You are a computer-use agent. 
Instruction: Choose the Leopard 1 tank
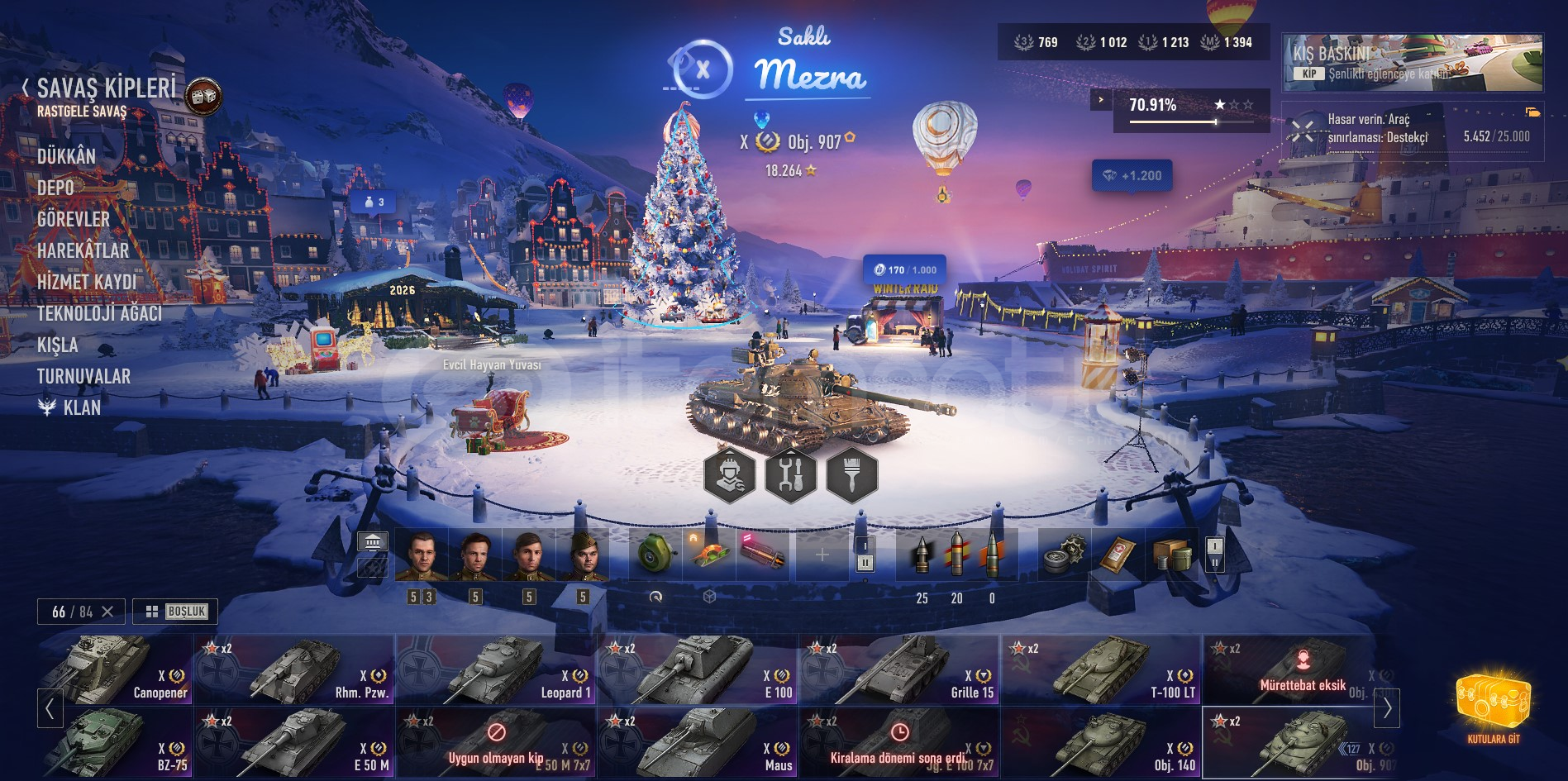(x=495, y=669)
